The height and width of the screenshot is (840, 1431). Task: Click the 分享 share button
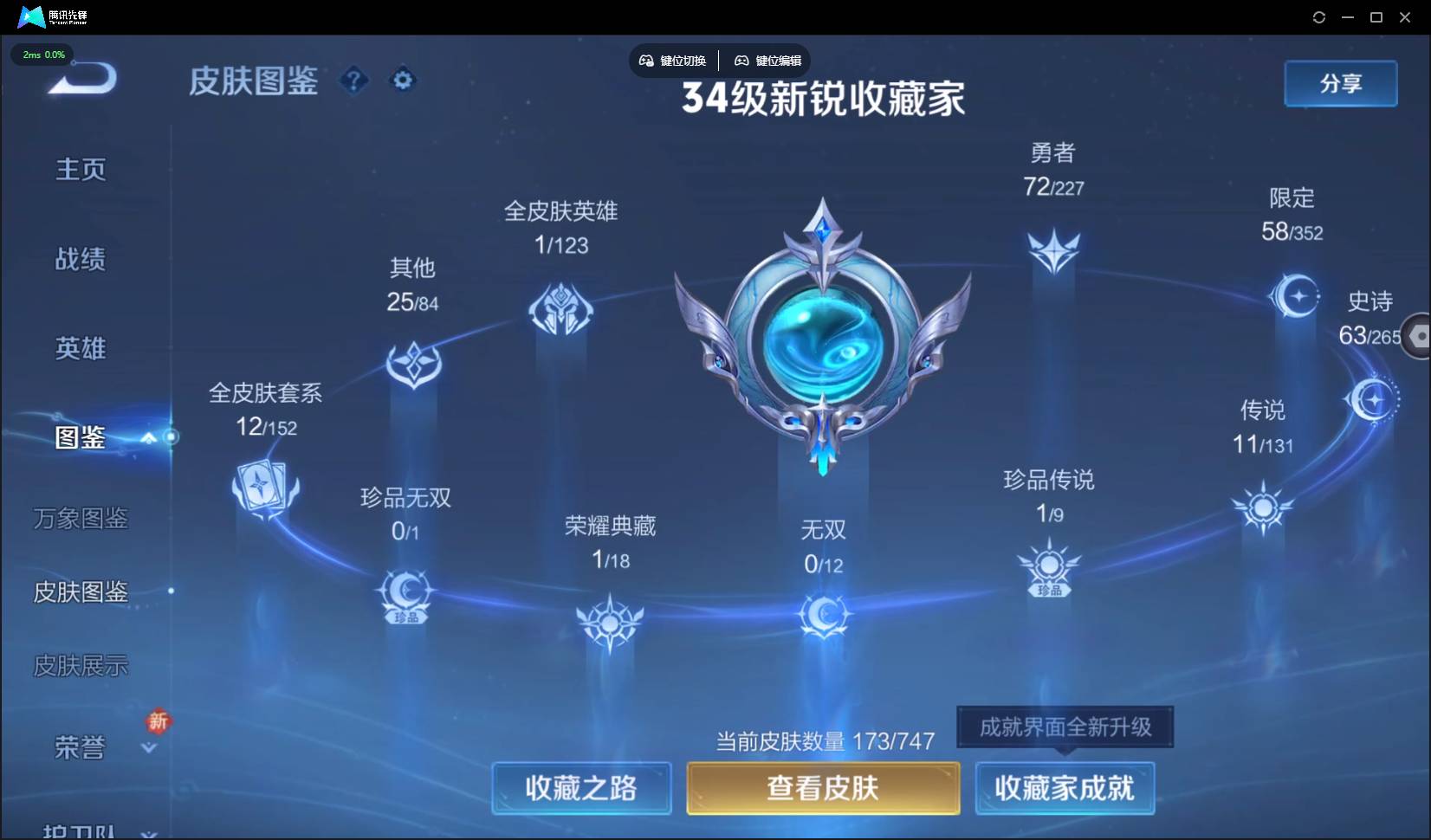coord(1339,83)
